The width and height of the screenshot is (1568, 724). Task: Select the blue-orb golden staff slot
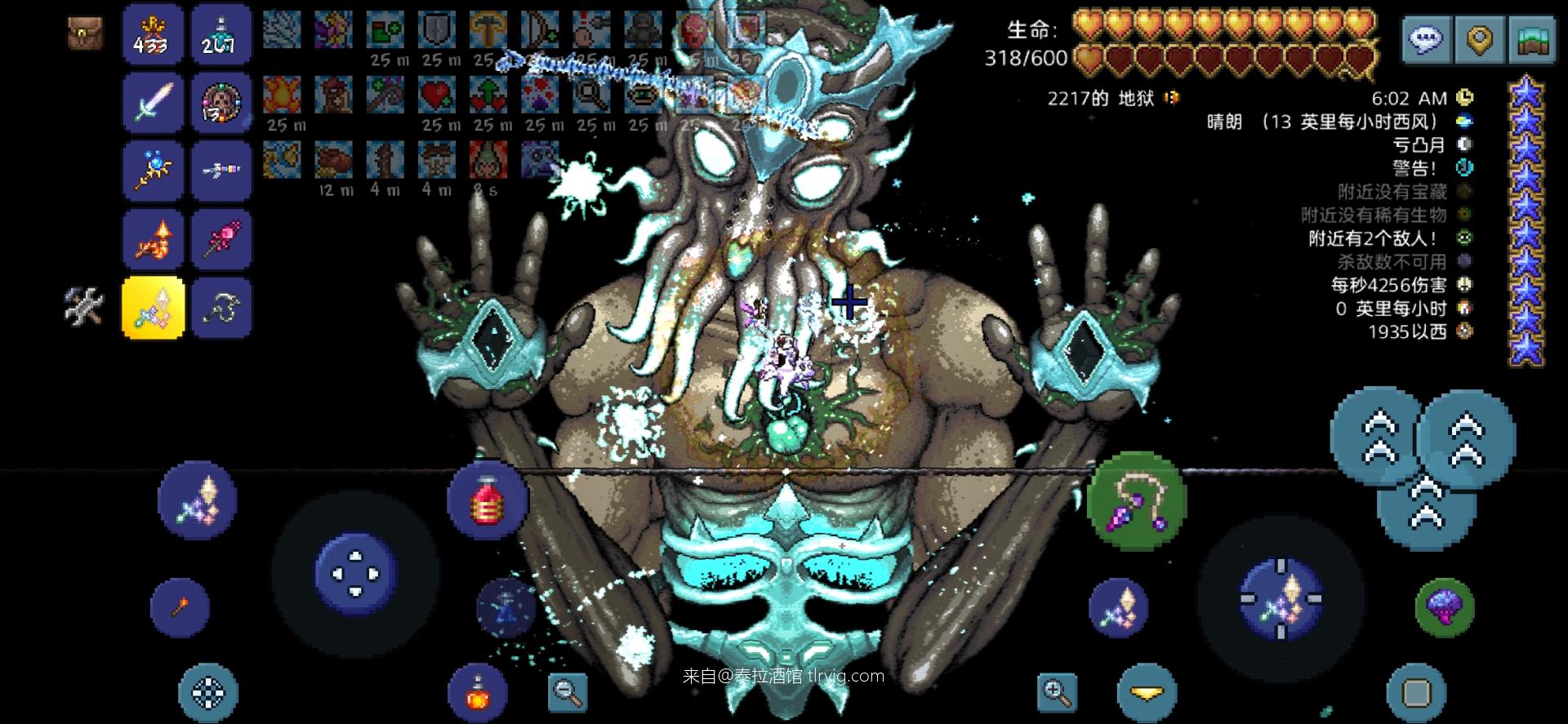click(154, 170)
